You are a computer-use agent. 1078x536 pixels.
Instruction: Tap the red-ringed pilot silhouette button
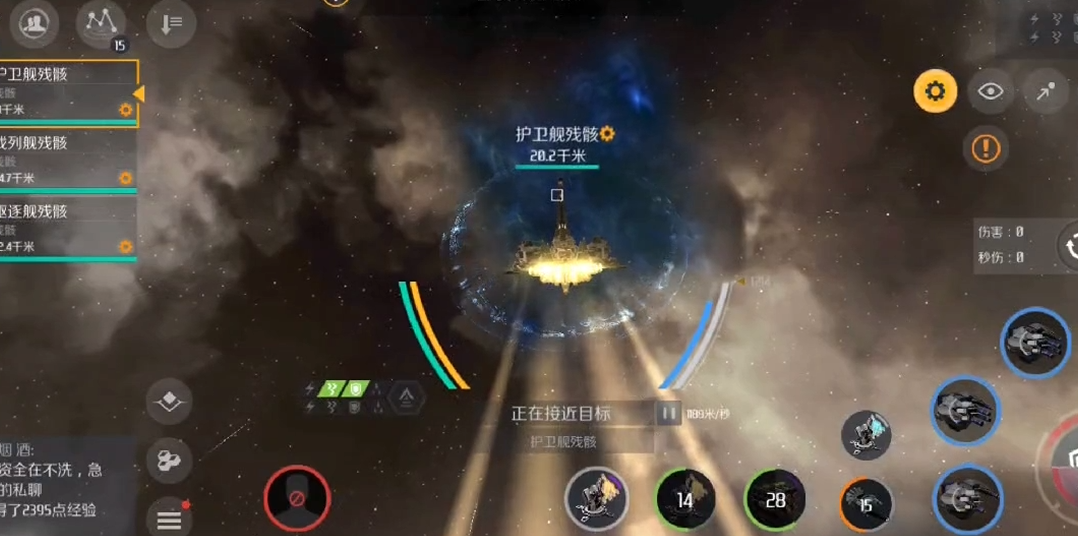(297, 497)
